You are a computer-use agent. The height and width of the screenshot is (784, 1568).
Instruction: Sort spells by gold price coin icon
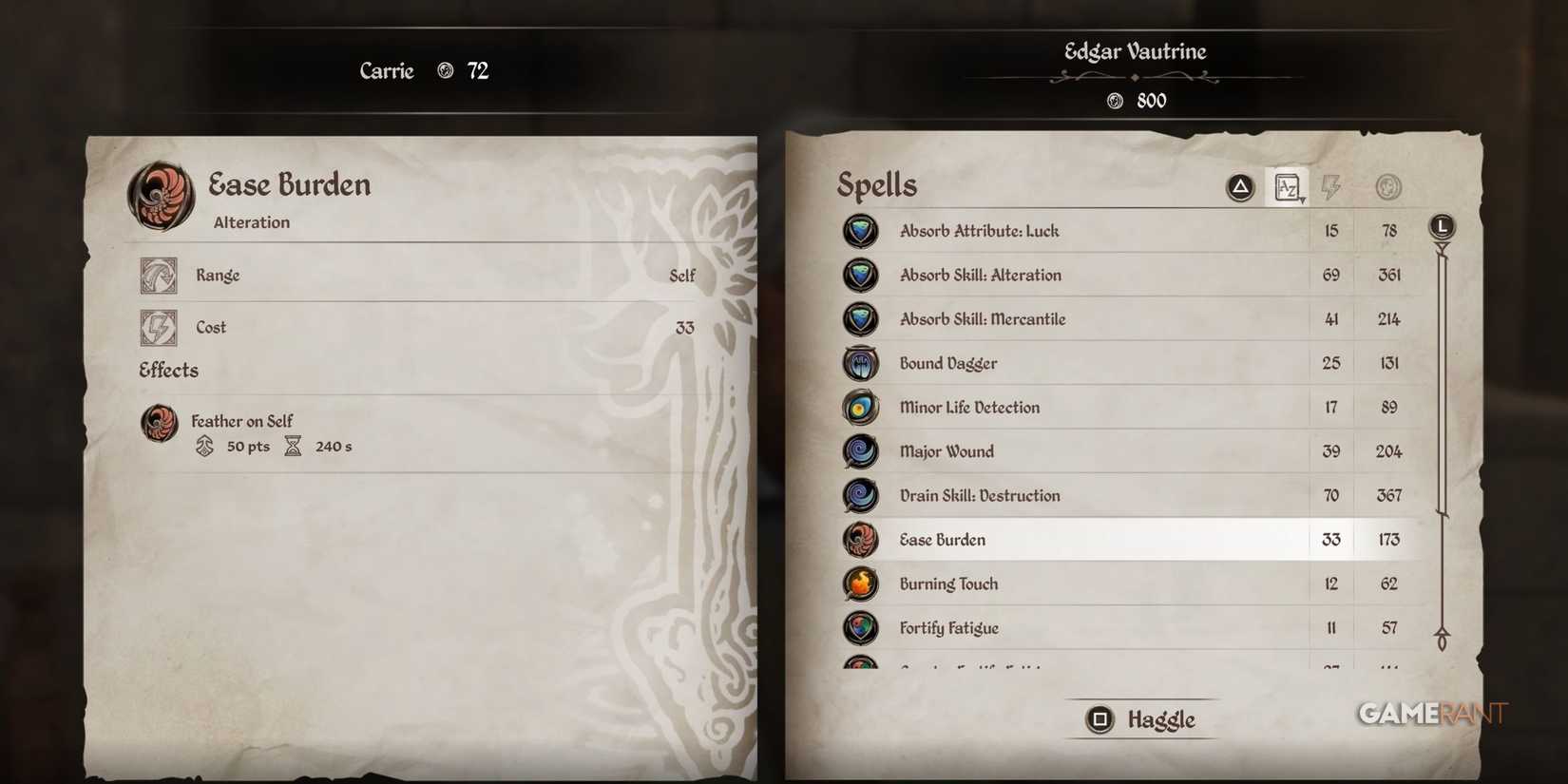[x=1387, y=186]
